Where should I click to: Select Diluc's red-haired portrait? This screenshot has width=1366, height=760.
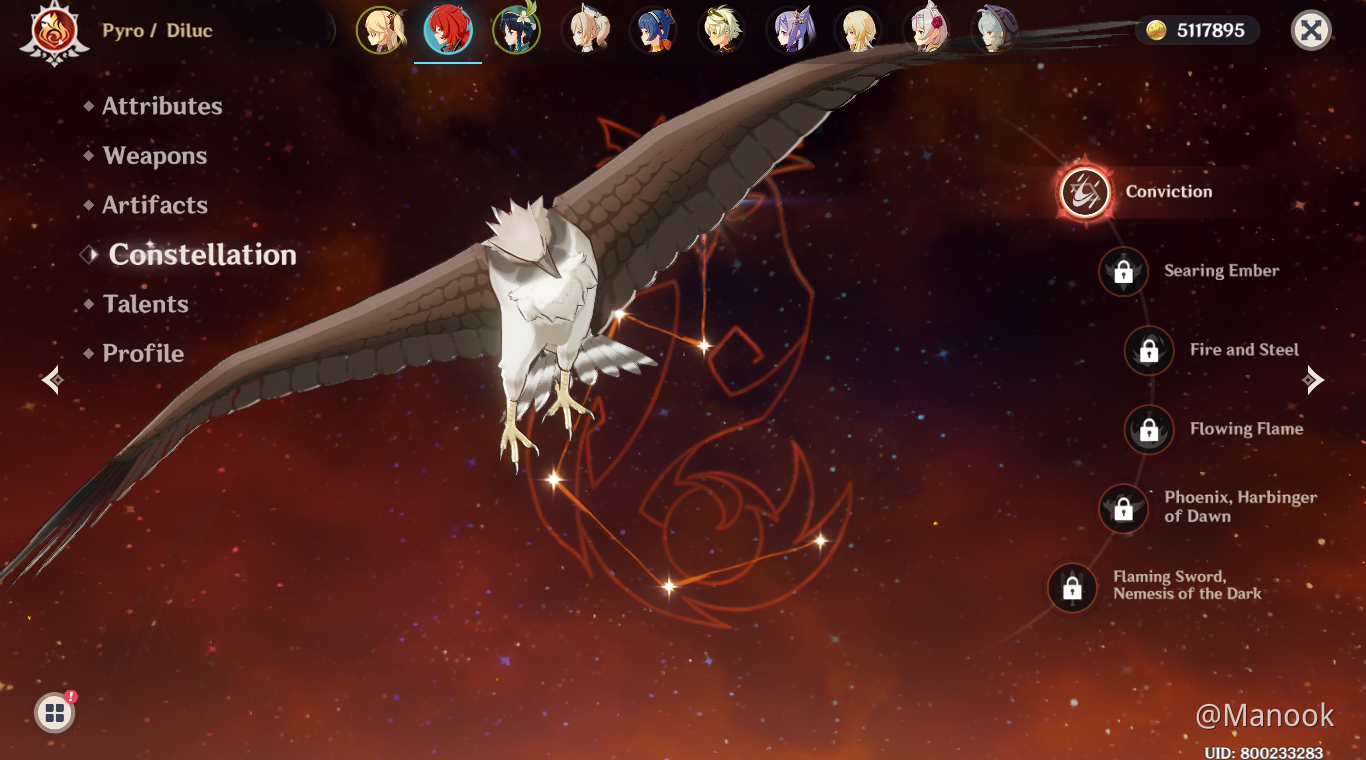(448, 30)
